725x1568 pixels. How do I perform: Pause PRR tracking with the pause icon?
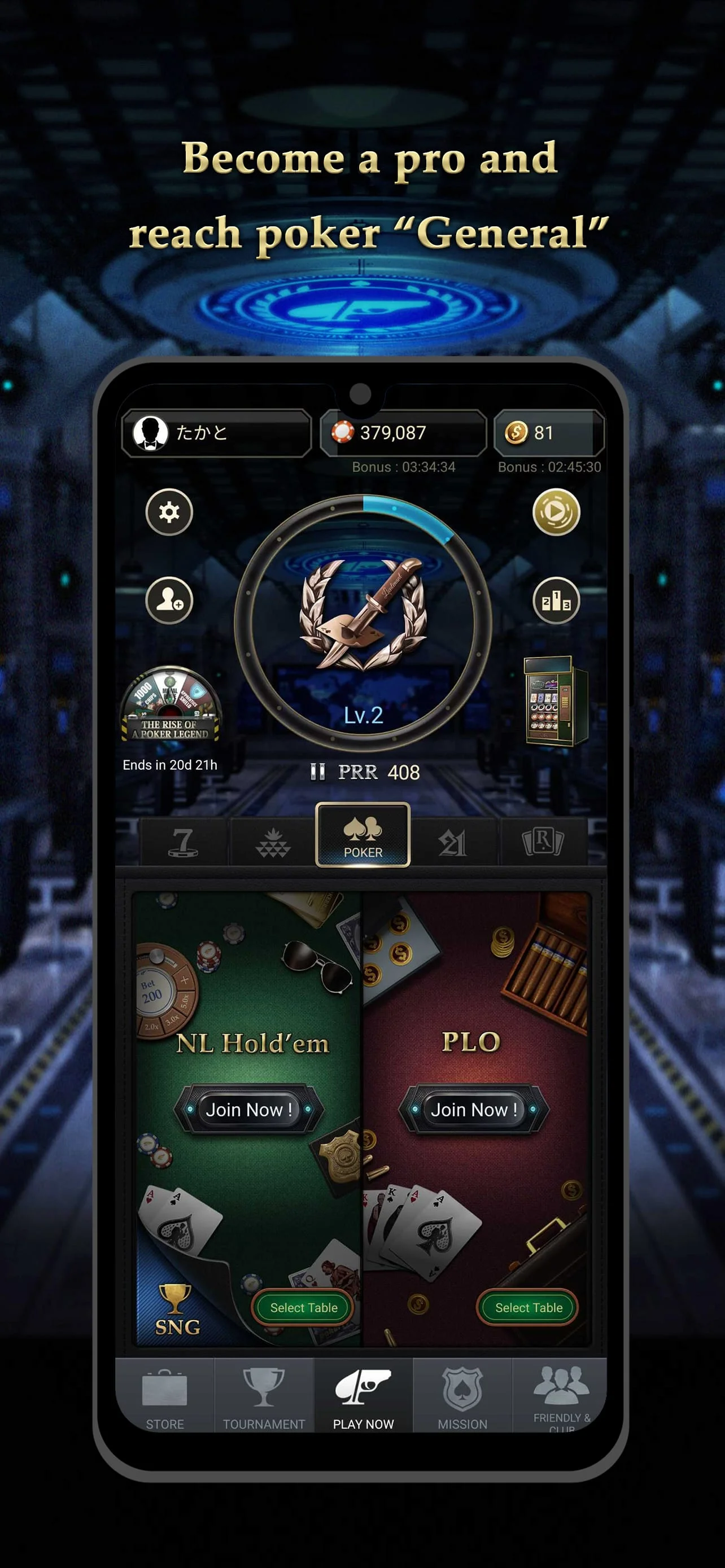coord(318,772)
